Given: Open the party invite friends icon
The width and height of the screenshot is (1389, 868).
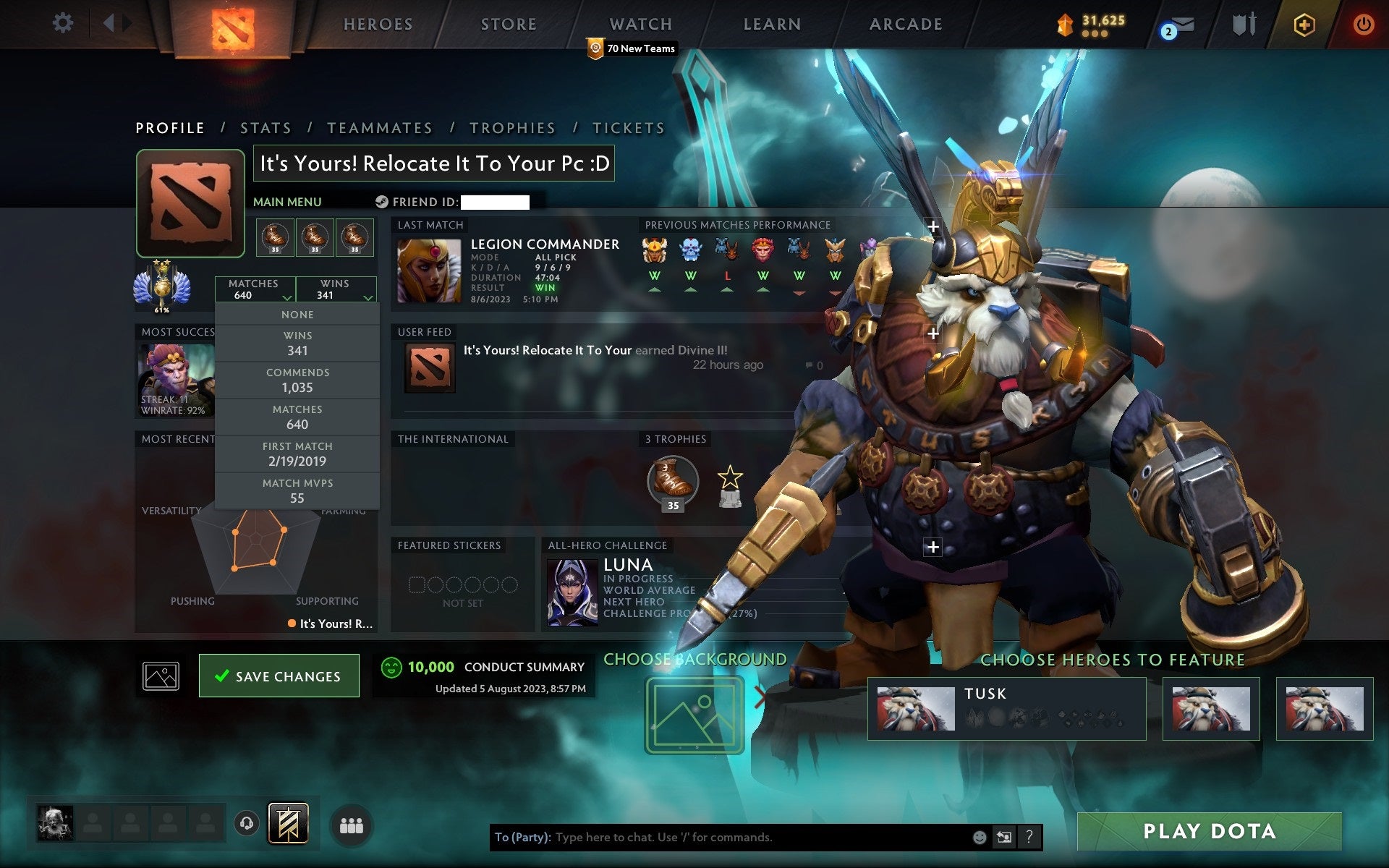Looking at the screenshot, I should 351,823.
